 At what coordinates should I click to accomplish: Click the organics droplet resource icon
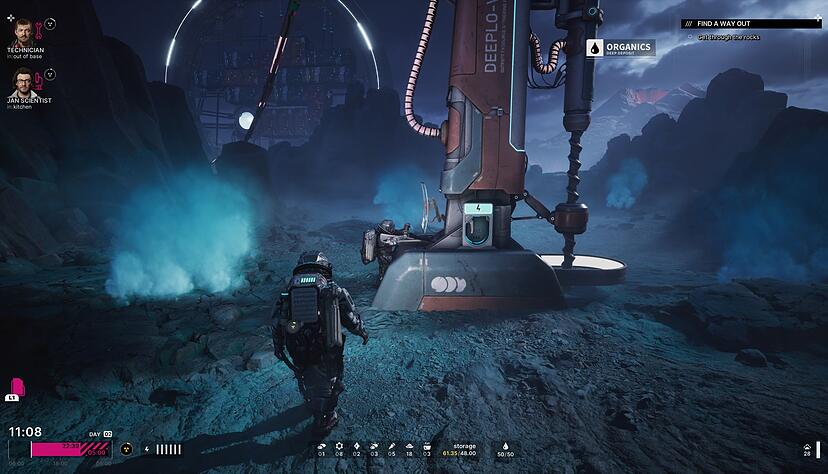click(x=506, y=447)
